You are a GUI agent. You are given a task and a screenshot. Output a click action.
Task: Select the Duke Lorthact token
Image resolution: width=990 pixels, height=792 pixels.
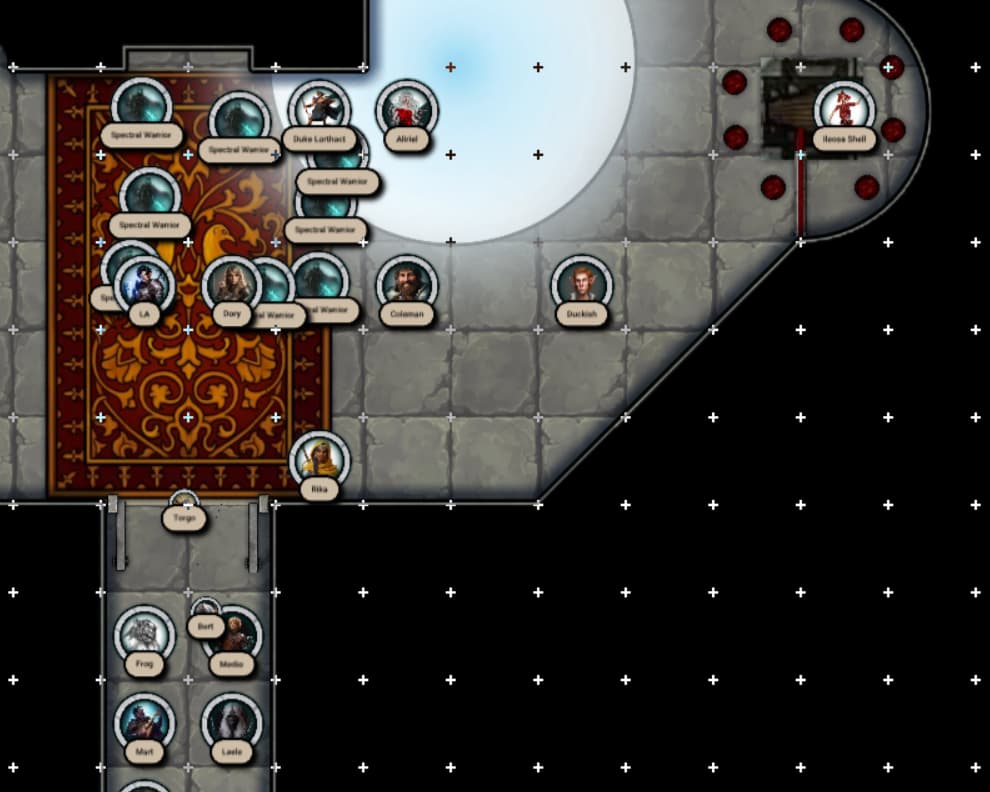point(318,109)
